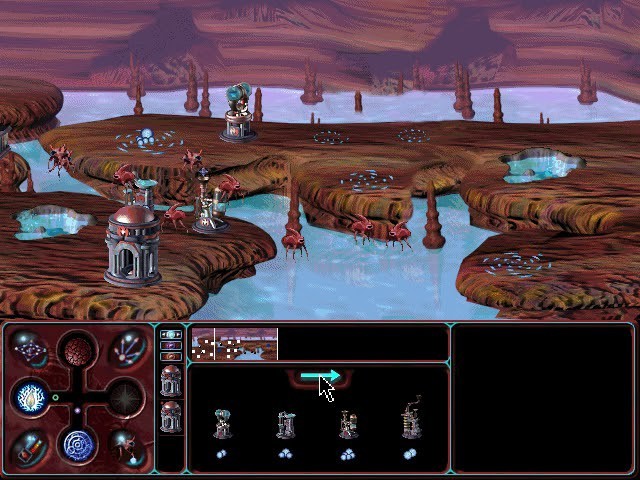Select the first tower with teal globe
The width and height of the screenshot is (640, 480).
tap(222, 424)
